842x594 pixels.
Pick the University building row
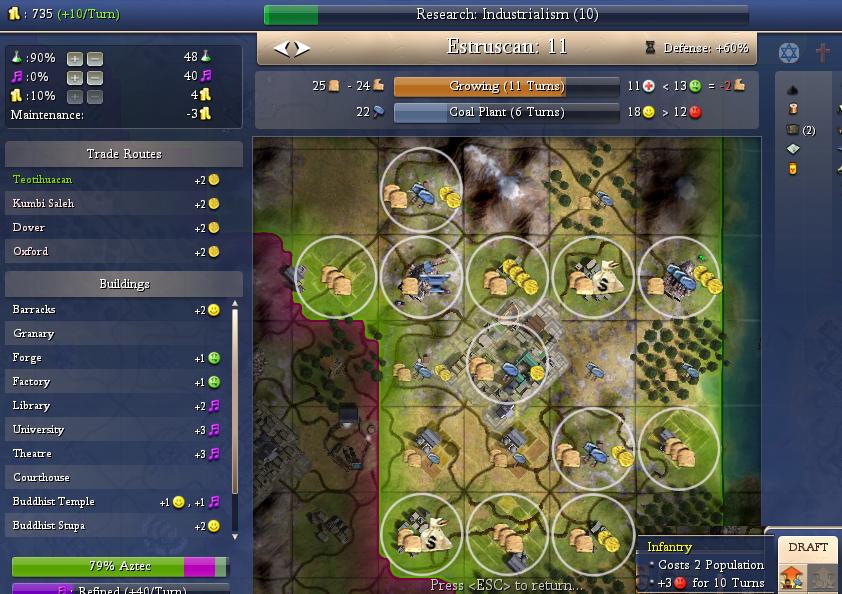pos(115,430)
